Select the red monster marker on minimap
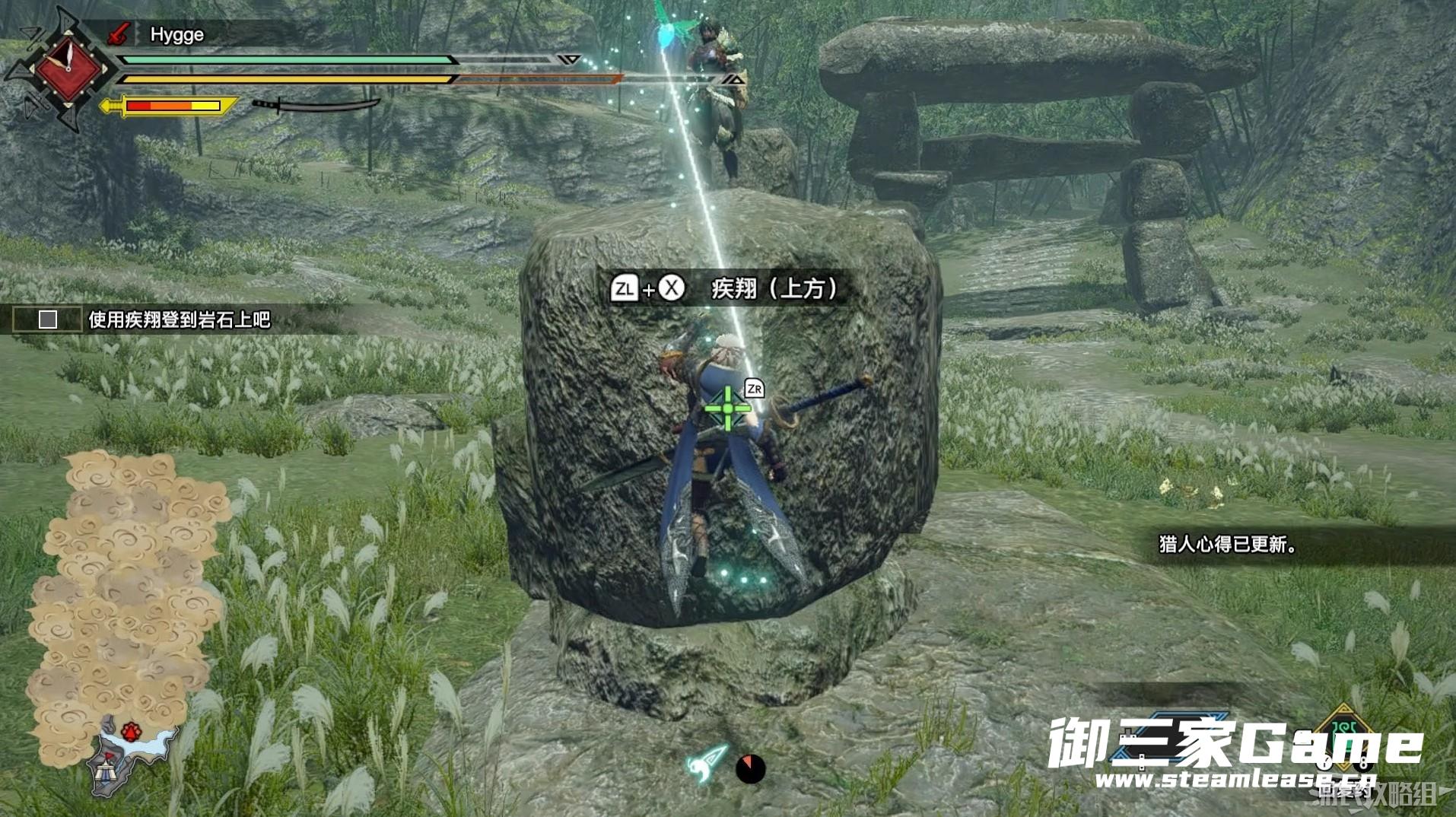Screen dimensions: 1456x817 132,732
